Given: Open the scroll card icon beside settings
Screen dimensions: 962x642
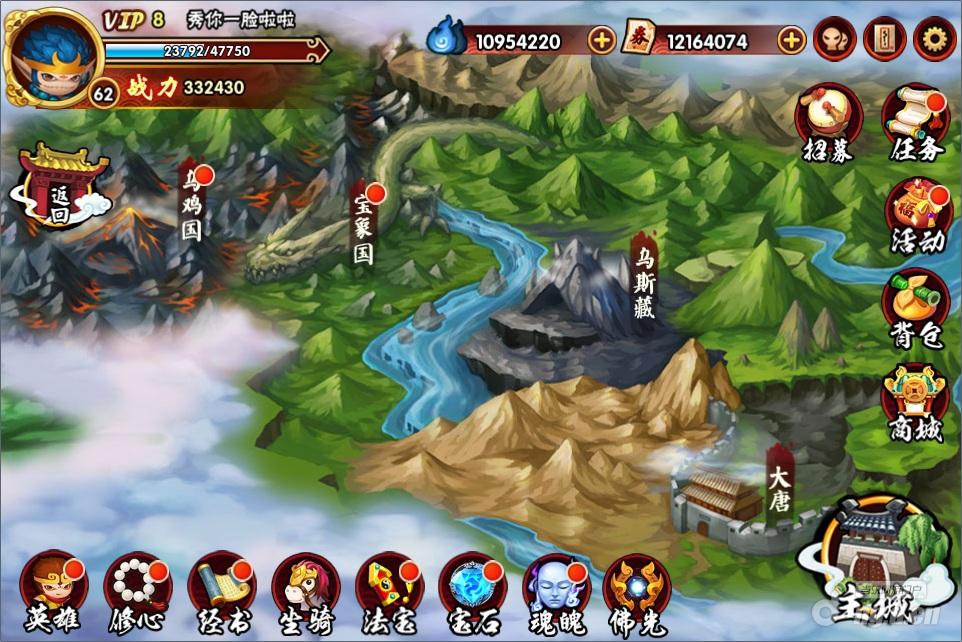Looking at the screenshot, I should pyautogui.click(x=884, y=40).
